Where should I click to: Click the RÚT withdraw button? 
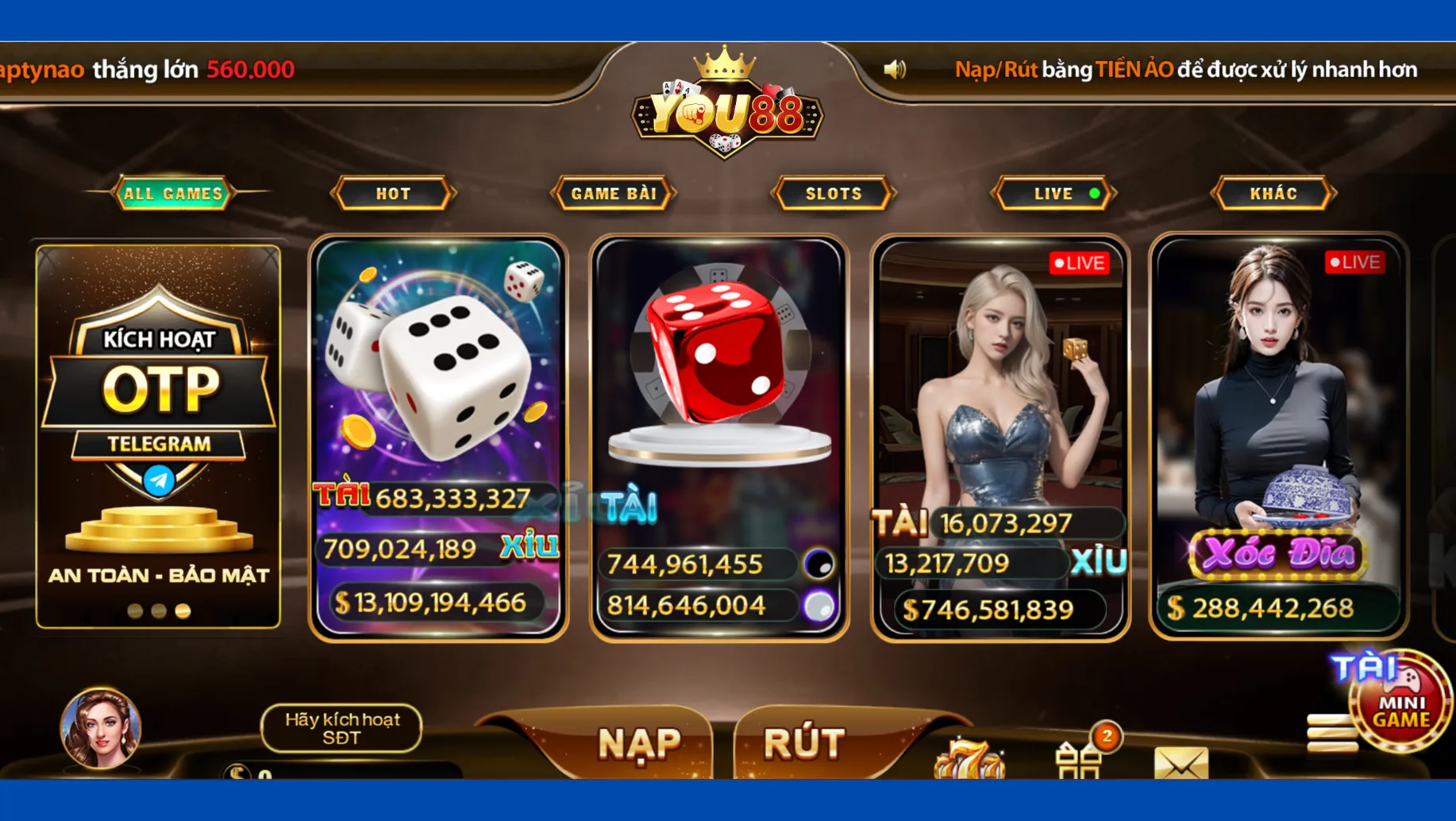(x=804, y=742)
